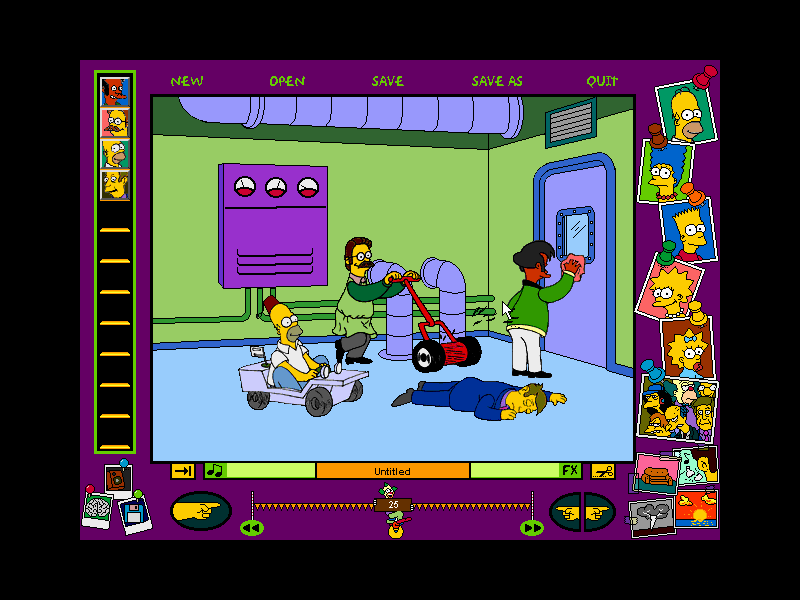Click the scissors cut tool

click(602, 470)
